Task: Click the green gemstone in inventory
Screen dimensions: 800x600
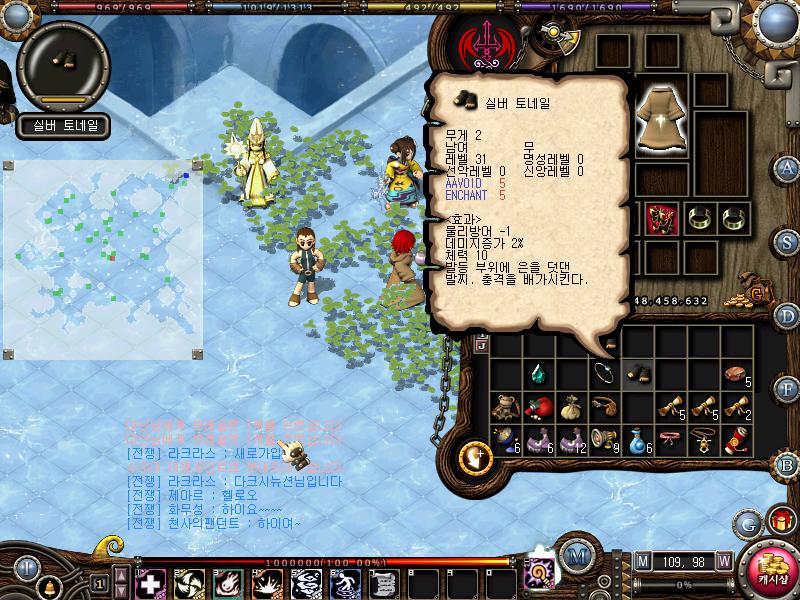Action: tap(538, 375)
